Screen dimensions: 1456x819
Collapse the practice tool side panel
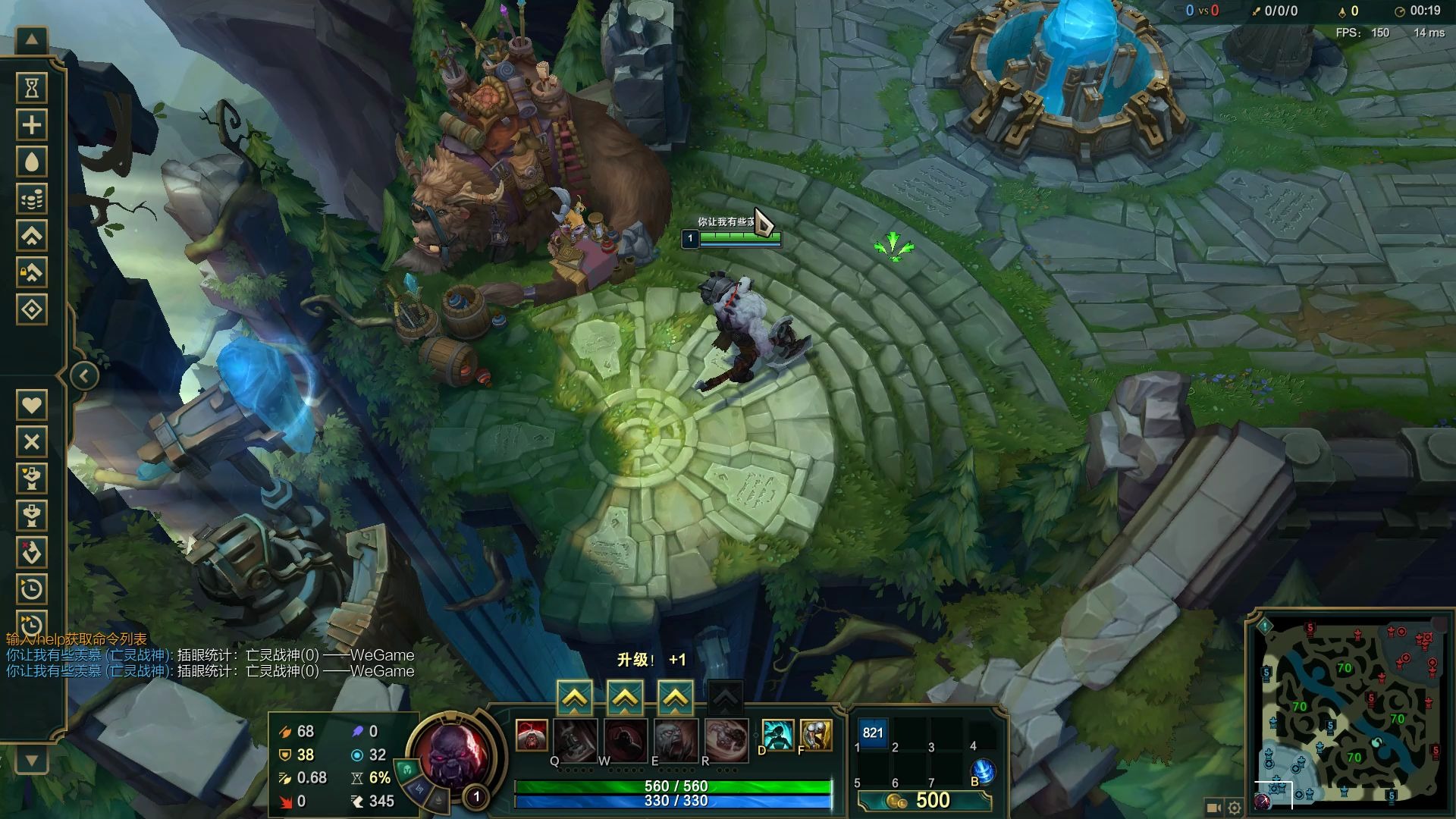[x=84, y=376]
